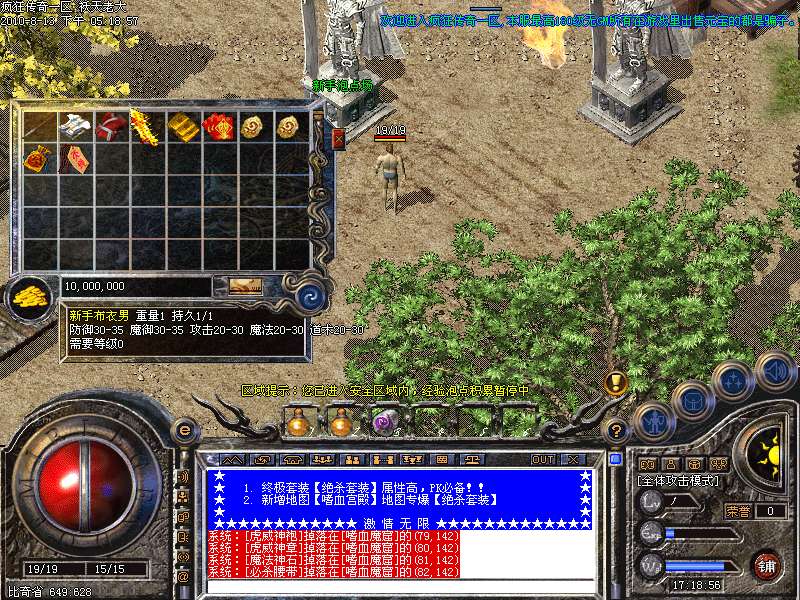Use the purple swirl item on the belt

[x=385, y=423]
